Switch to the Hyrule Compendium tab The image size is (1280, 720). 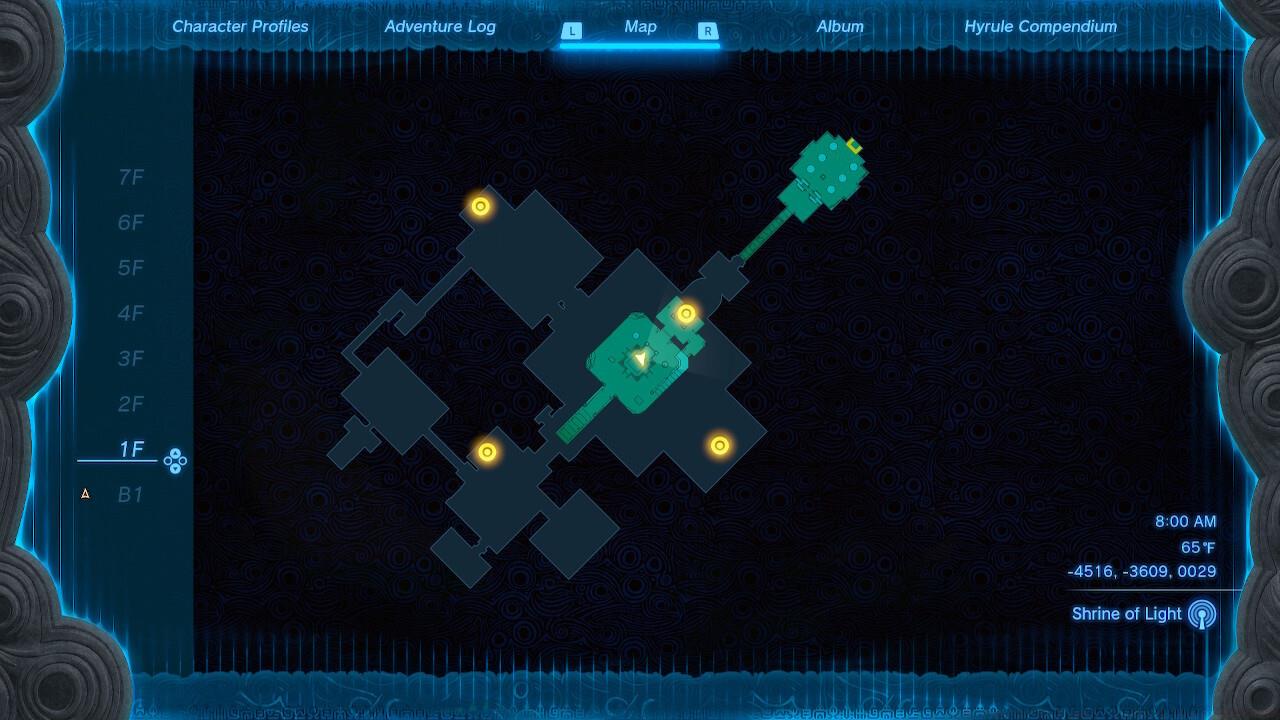[1040, 27]
